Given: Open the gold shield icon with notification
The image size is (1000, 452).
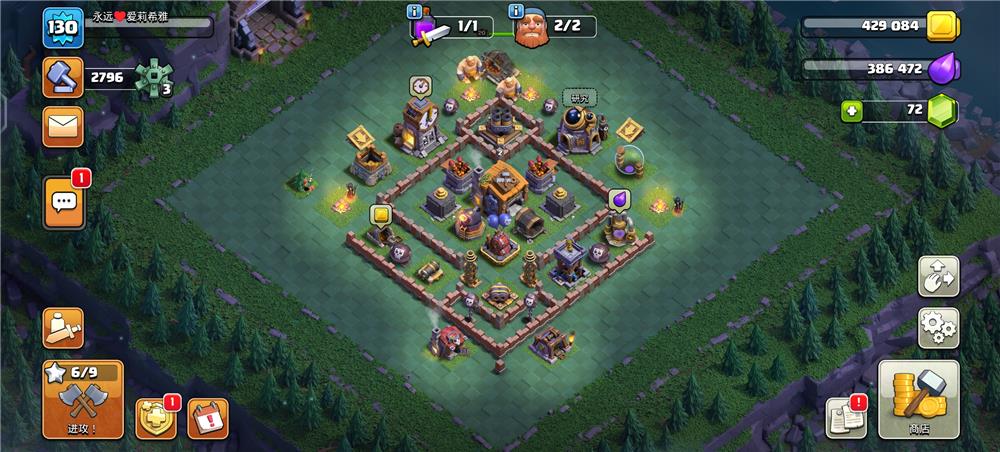Looking at the screenshot, I should (x=156, y=418).
